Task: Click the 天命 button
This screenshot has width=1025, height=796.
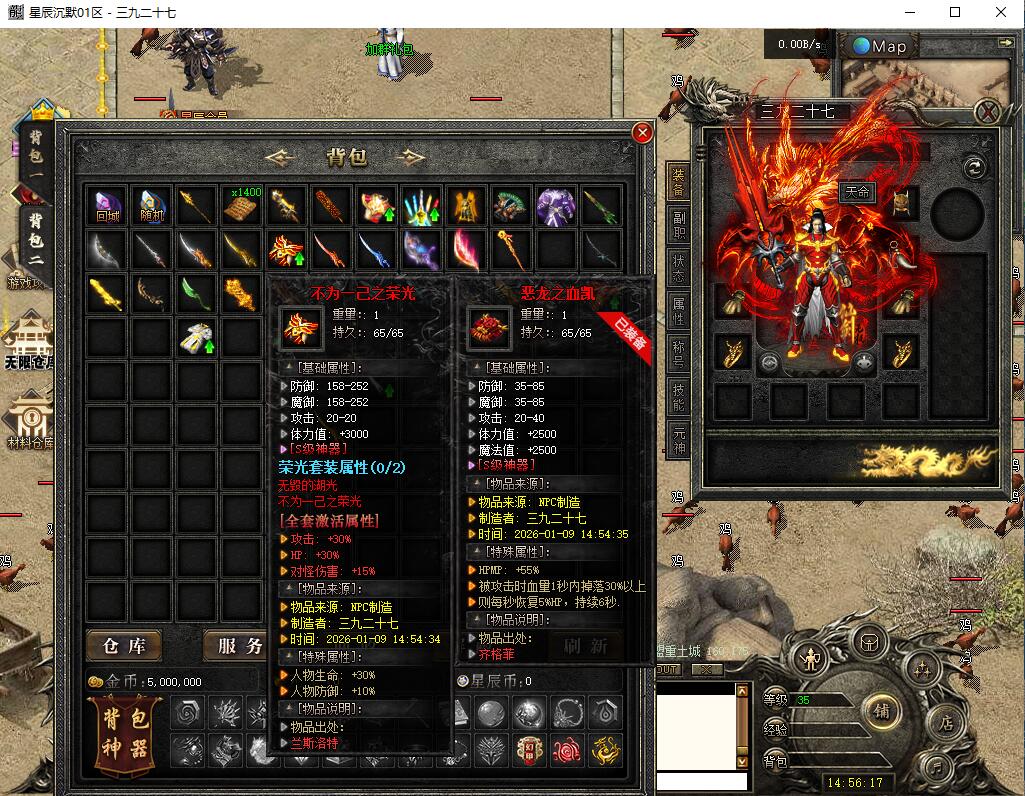Action: coord(858,191)
